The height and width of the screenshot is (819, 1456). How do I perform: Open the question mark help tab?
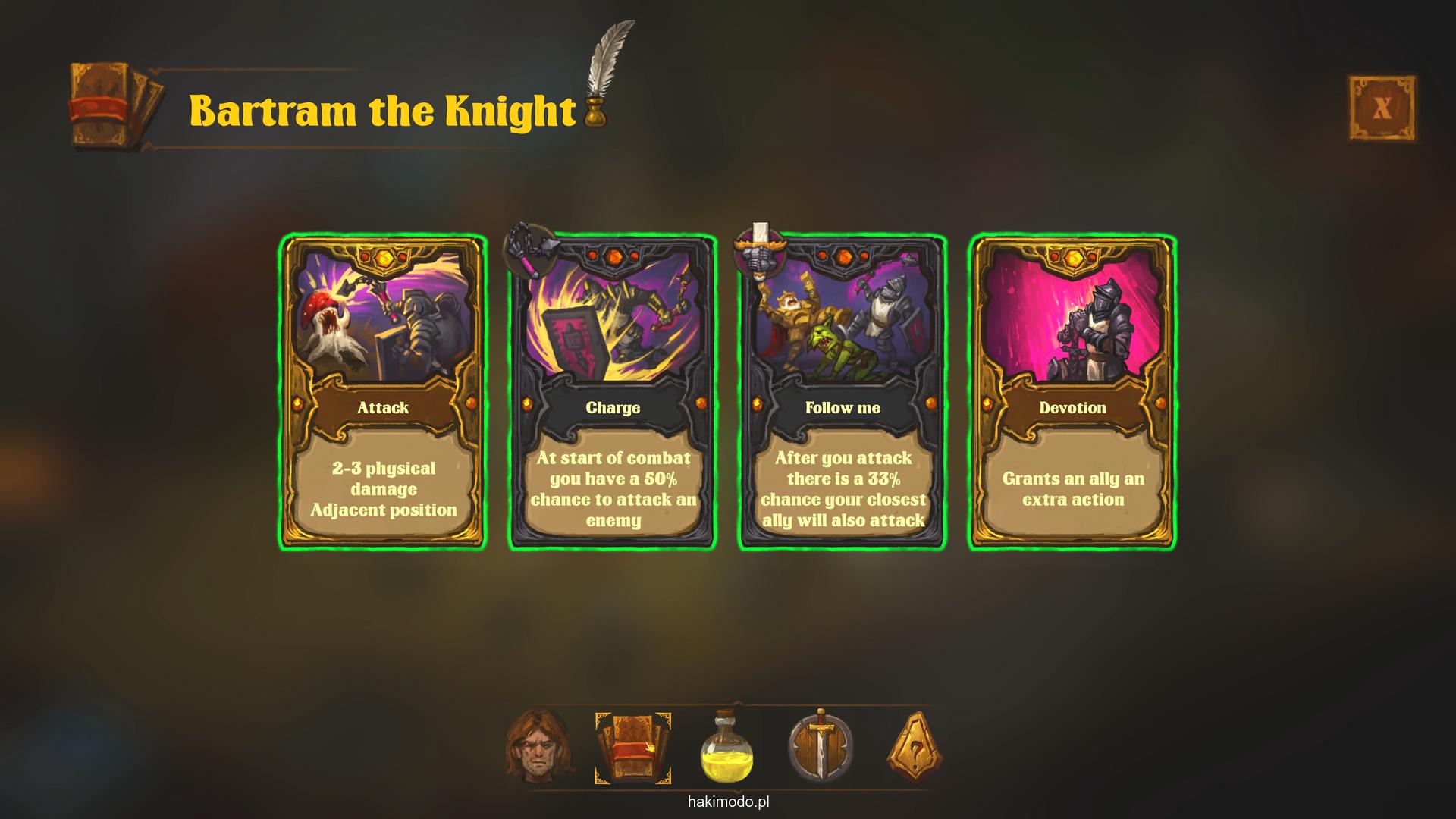(x=915, y=748)
